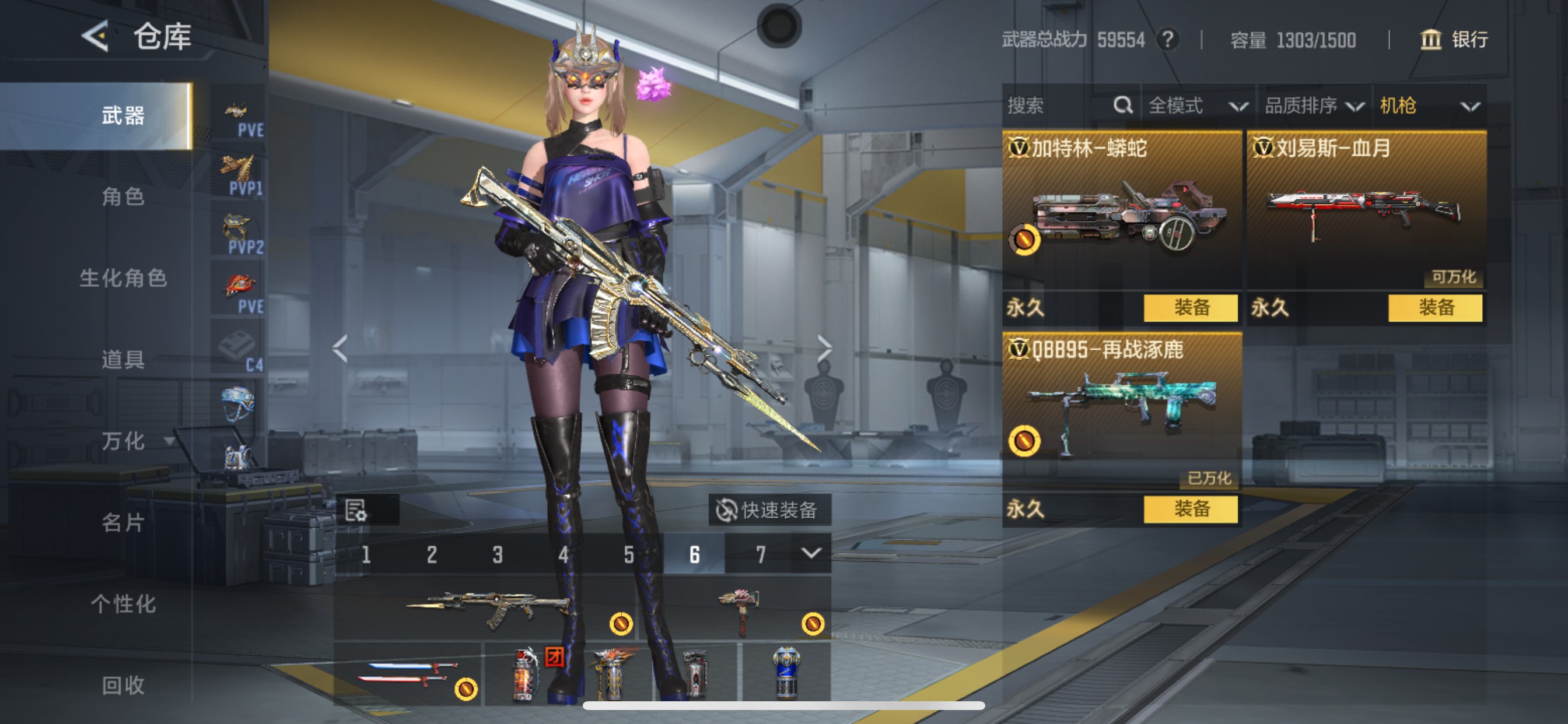
Task: Equip the QBB95-再战逐鹿 machine gun
Action: point(1190,509)
